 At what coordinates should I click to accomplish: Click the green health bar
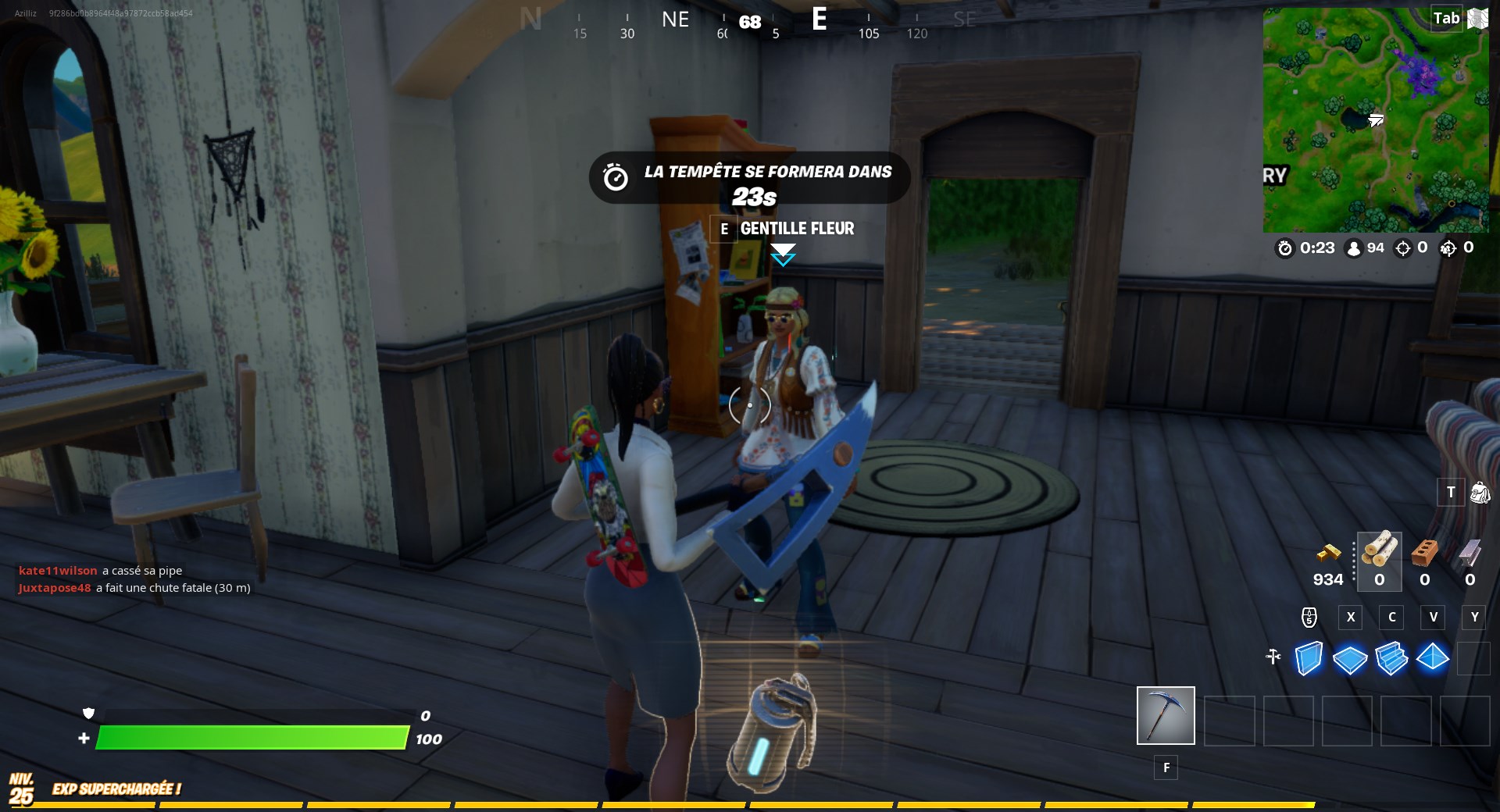[254, 736]
